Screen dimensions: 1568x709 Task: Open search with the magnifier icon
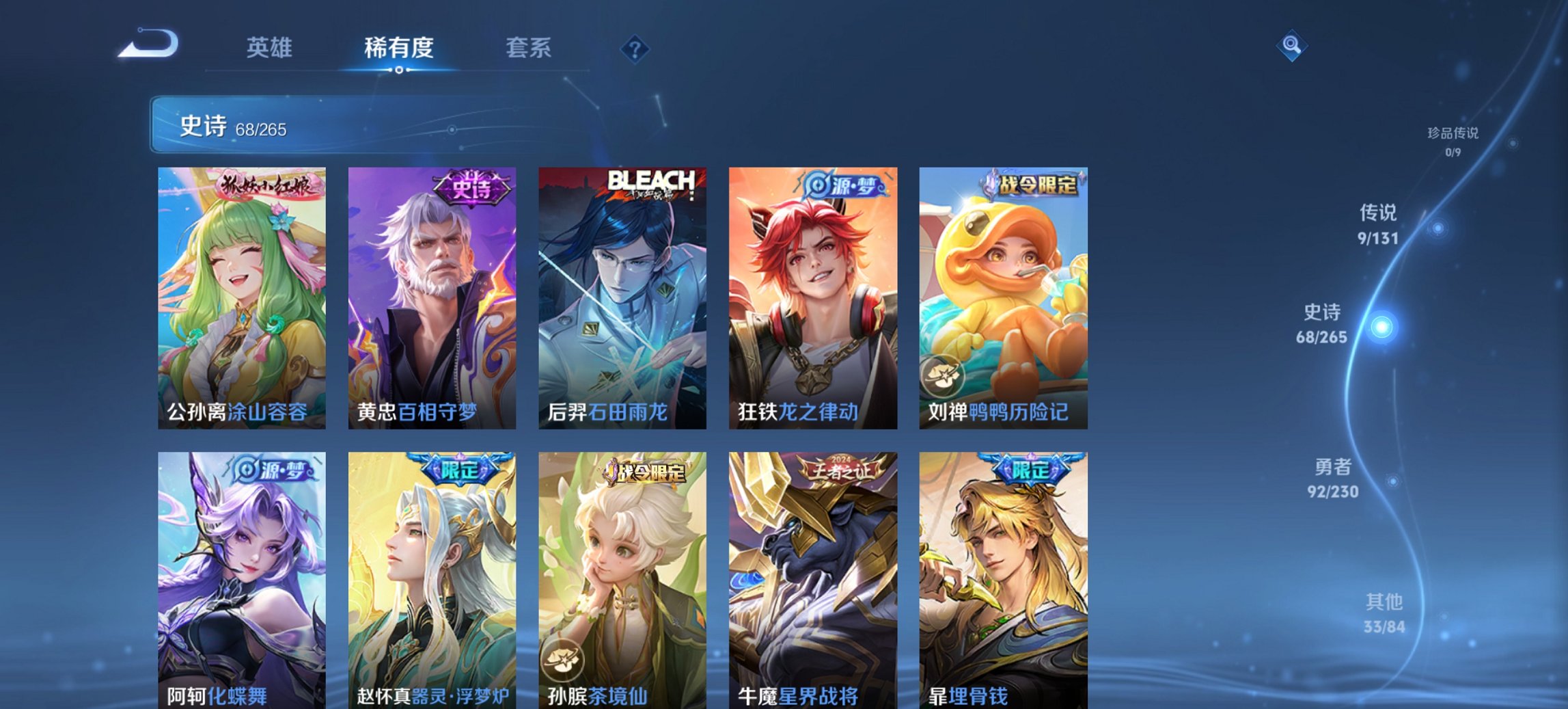(x=1290, y=46)
